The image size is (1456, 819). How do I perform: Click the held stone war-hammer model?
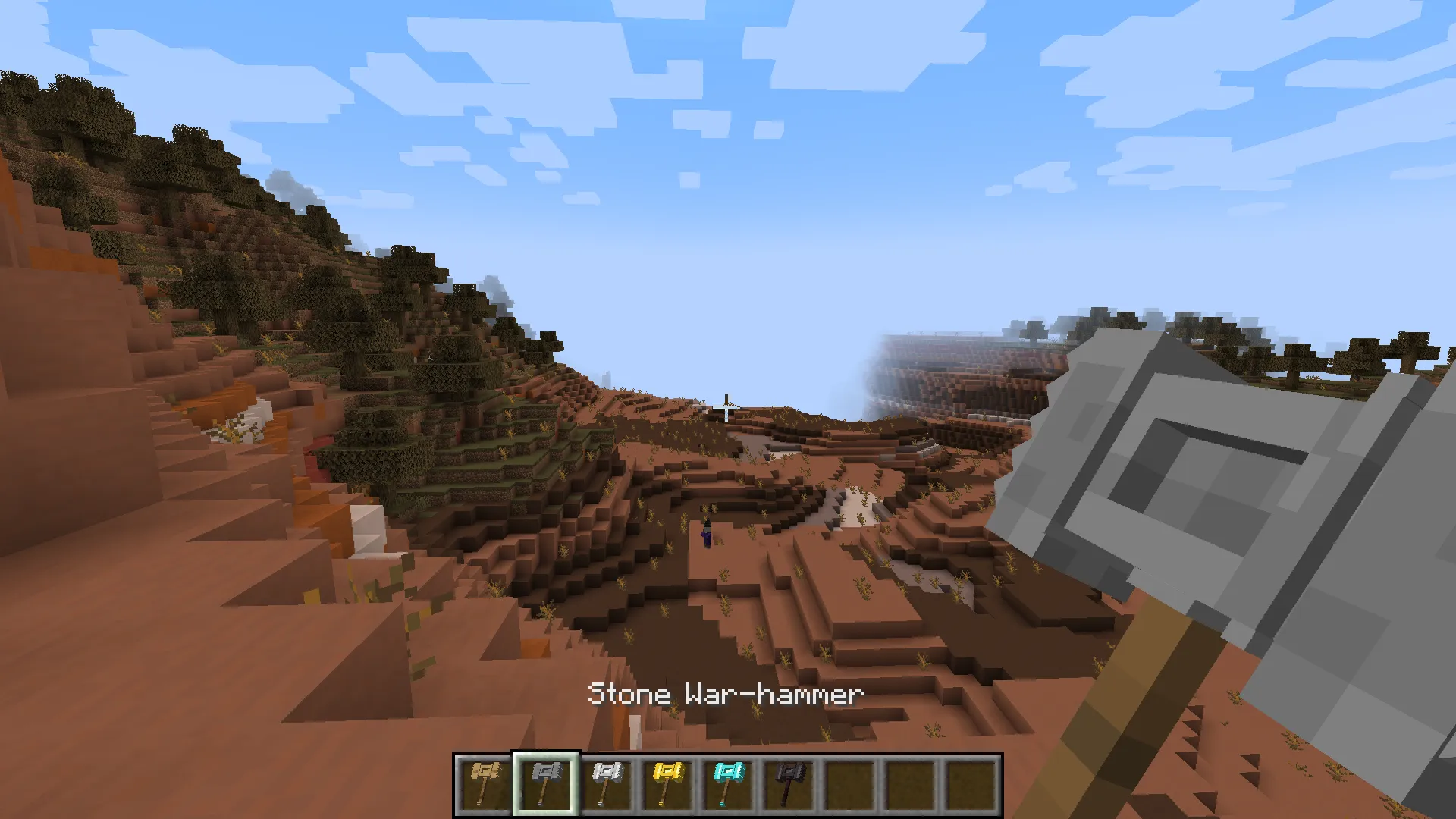(1213, 493)
